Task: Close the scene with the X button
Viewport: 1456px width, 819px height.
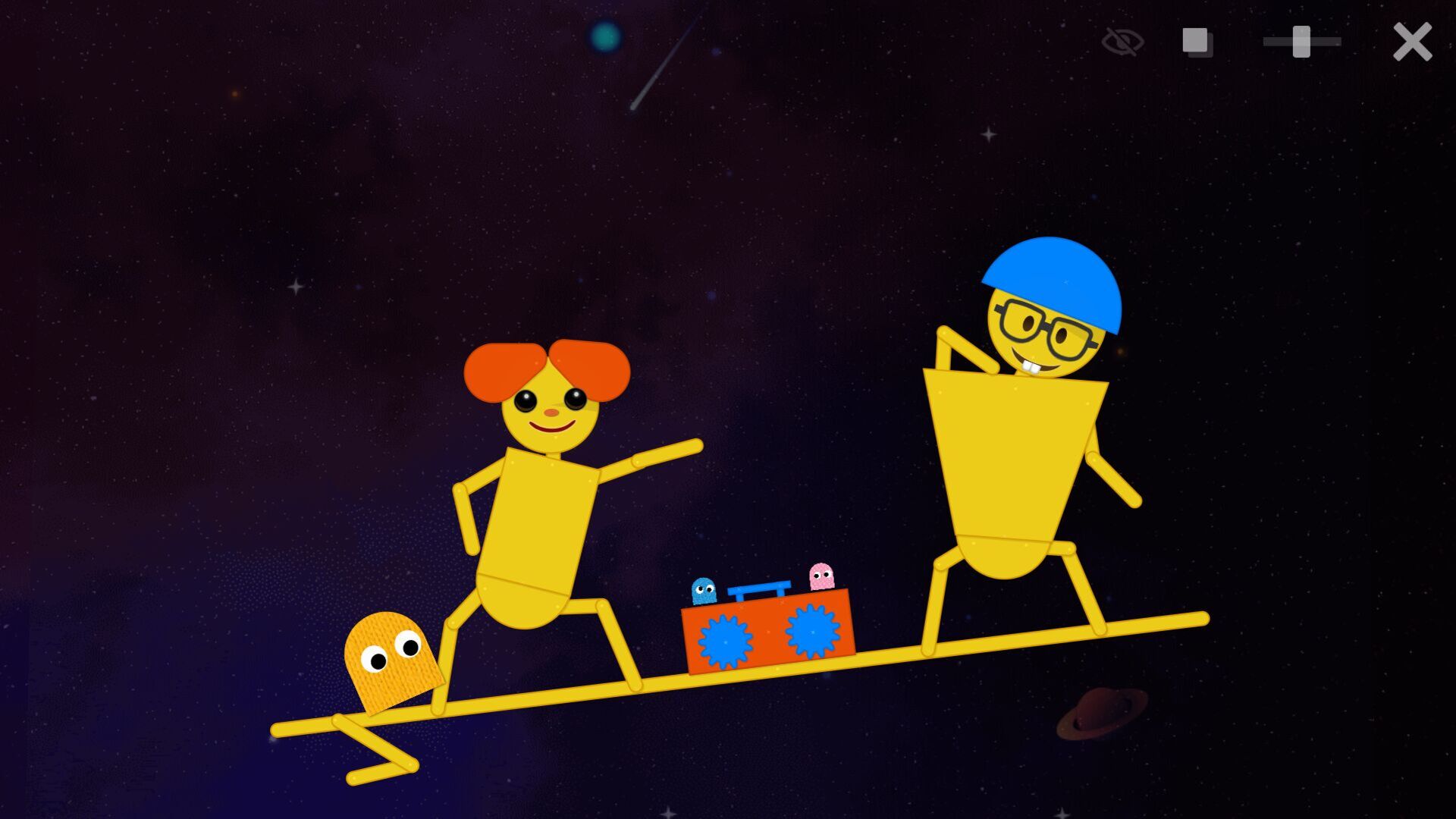Action: point(1413,42)
